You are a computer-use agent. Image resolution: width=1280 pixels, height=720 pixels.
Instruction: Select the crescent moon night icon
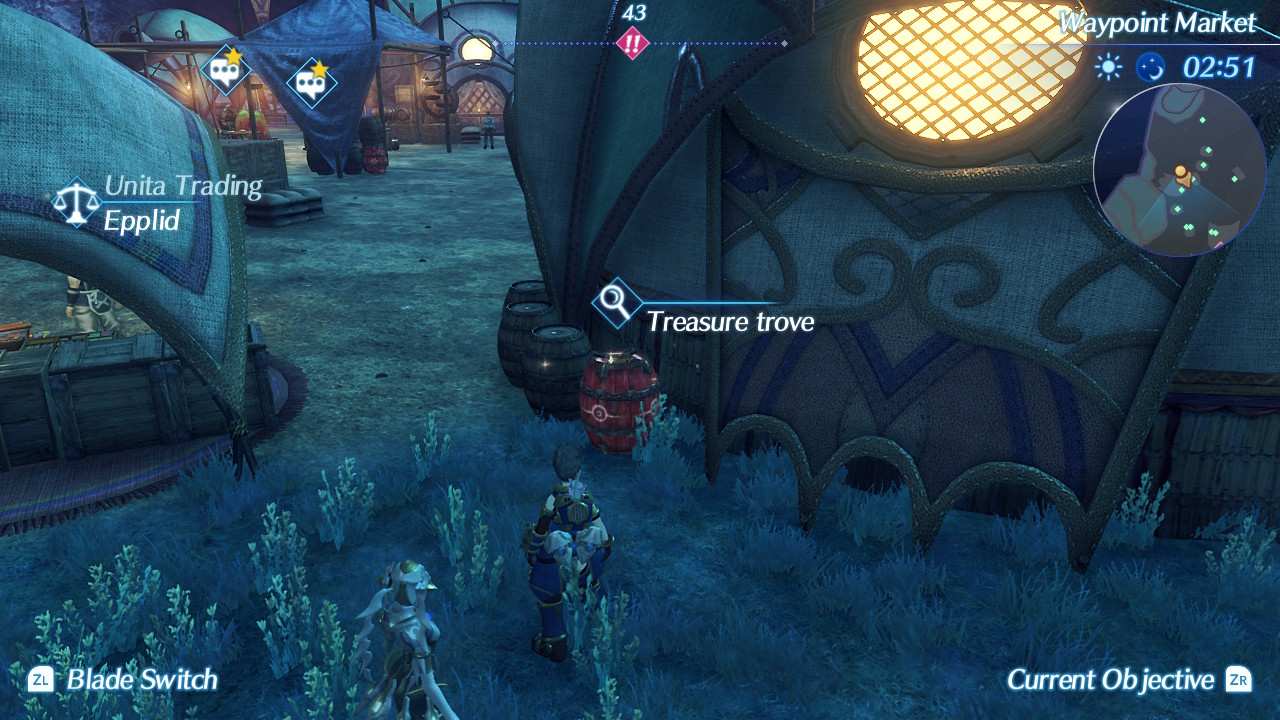(x=1152, y=69)
